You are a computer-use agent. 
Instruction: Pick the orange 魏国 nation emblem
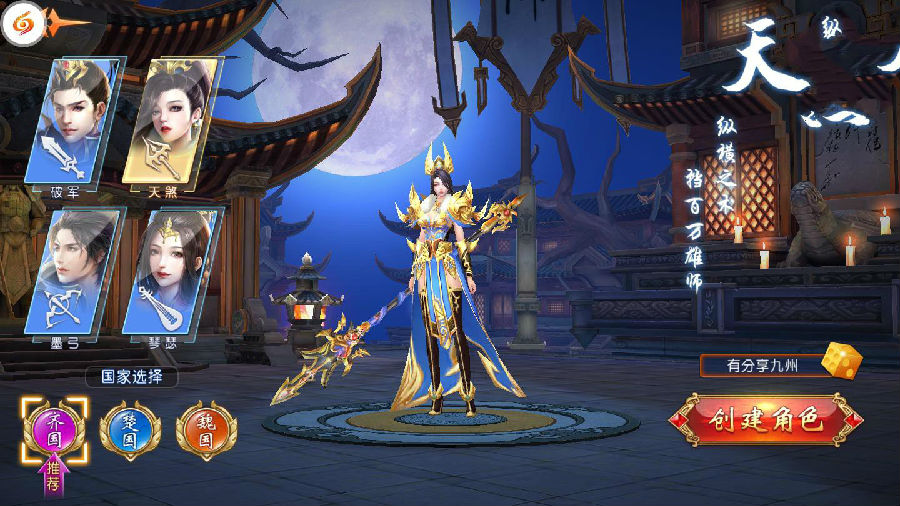(x=206, y=430)
